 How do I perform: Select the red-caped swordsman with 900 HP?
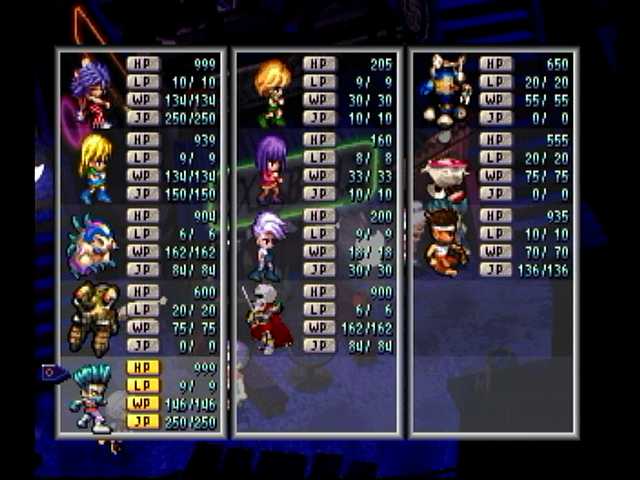click(x=266, y=319)
